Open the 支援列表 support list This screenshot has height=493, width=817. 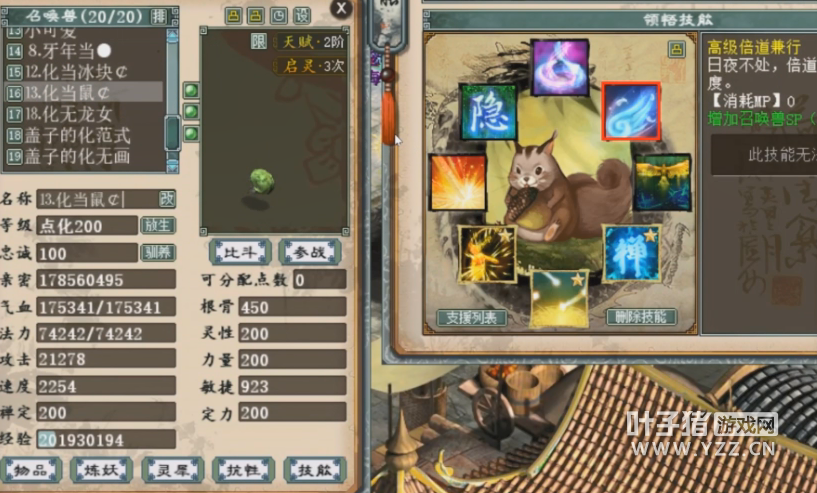pos(472,317)
